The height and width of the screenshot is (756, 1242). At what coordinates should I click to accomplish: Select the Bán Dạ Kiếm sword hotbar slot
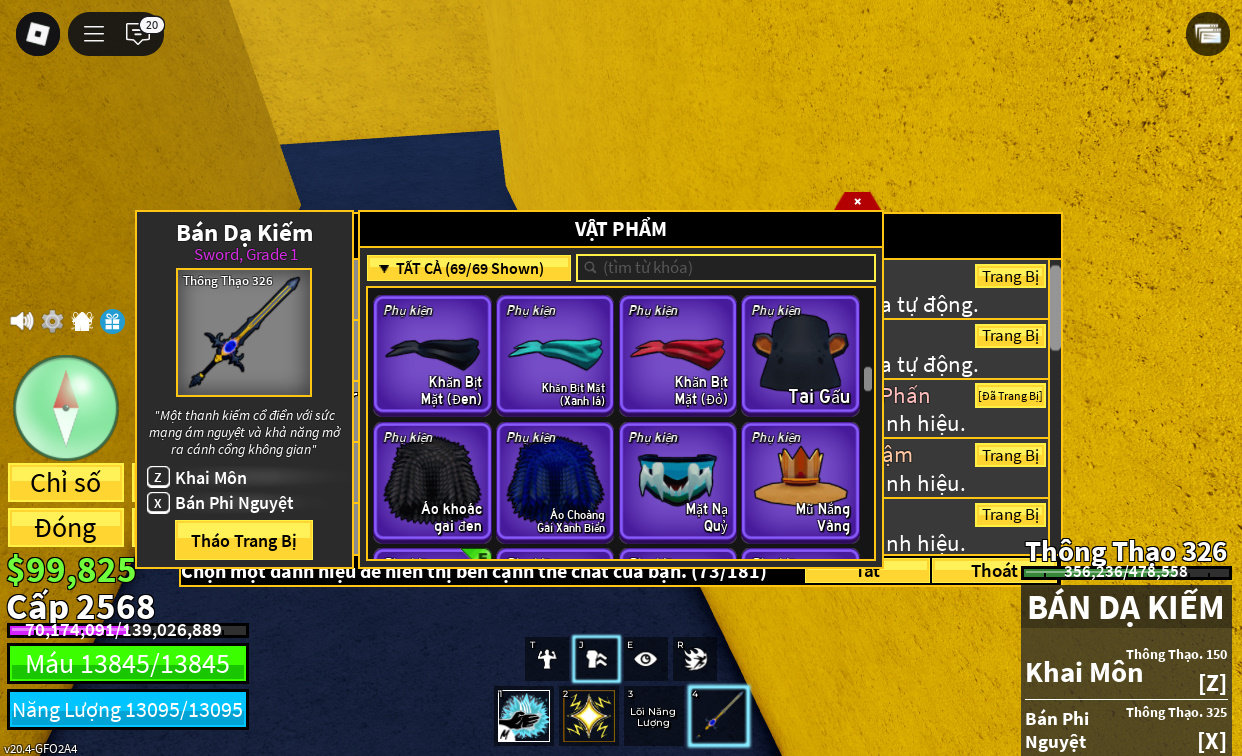718,715
